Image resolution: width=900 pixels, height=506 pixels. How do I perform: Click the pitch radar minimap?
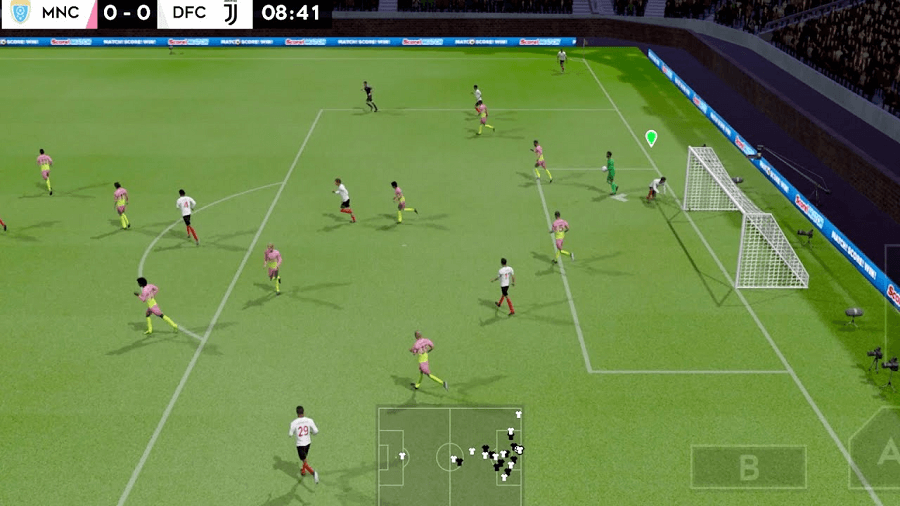(x=450, y=455)
